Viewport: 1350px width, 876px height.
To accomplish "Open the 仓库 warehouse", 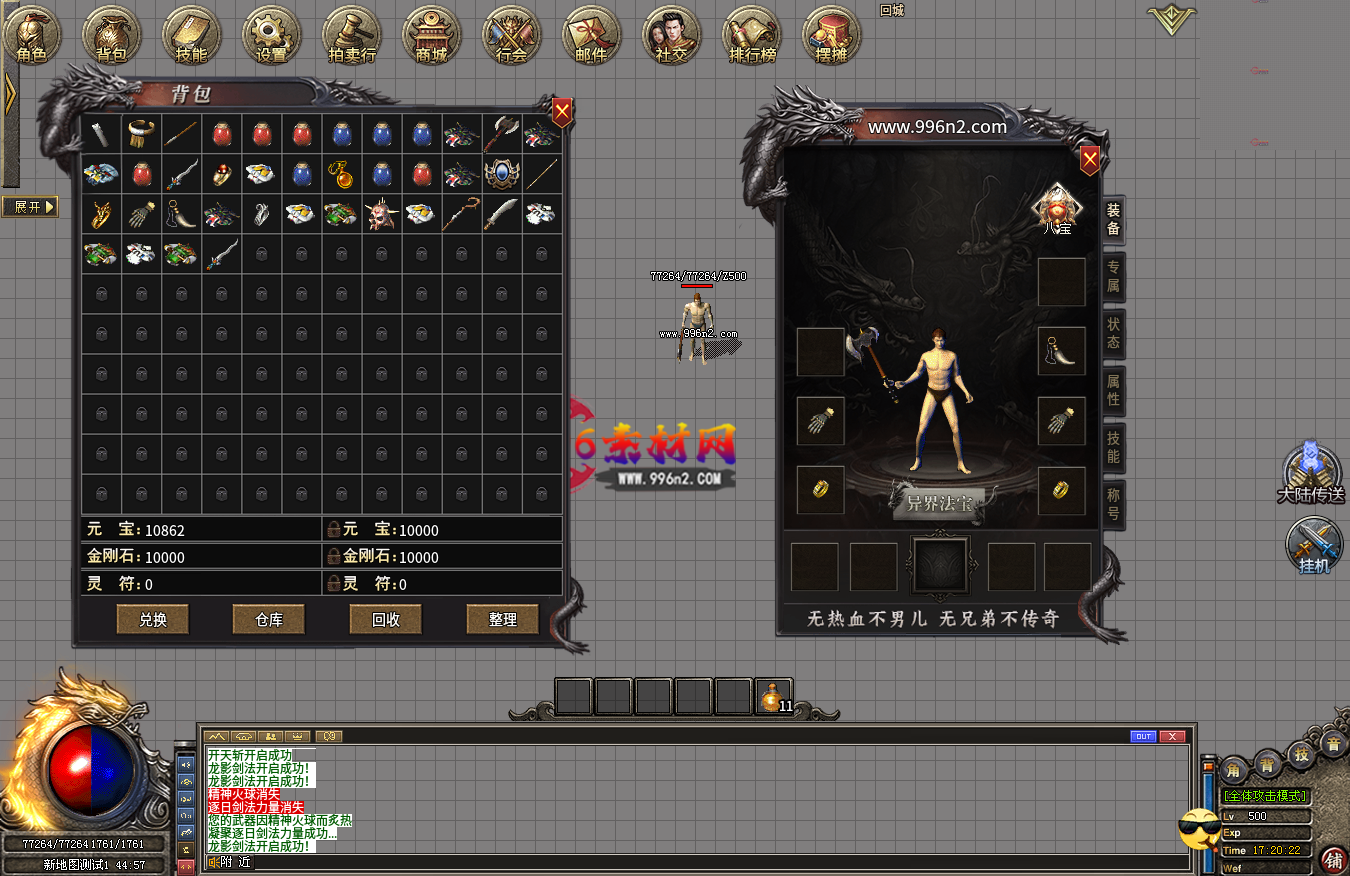I will point(269,620).
